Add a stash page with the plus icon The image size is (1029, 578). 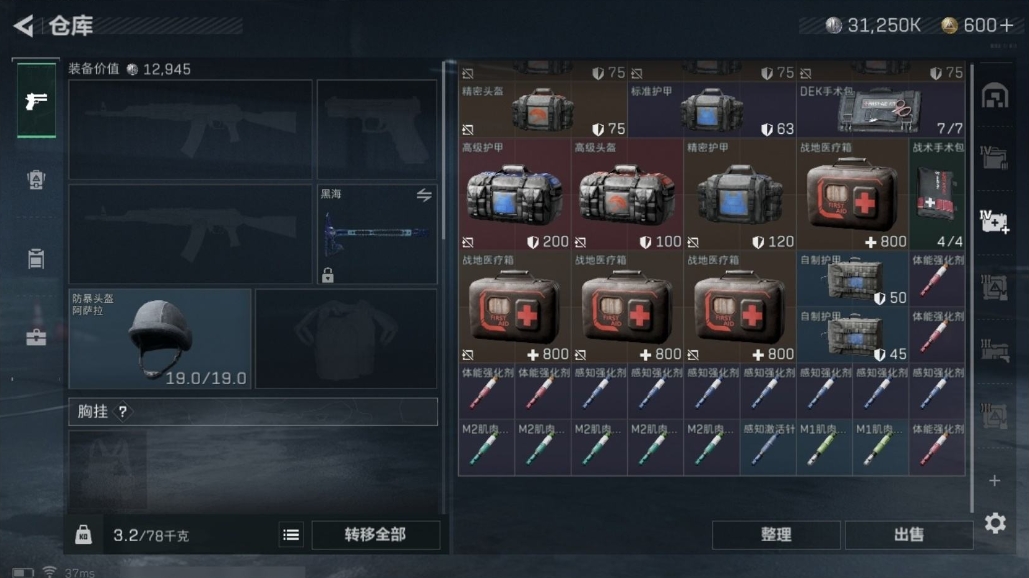click(x=994, y=481)
